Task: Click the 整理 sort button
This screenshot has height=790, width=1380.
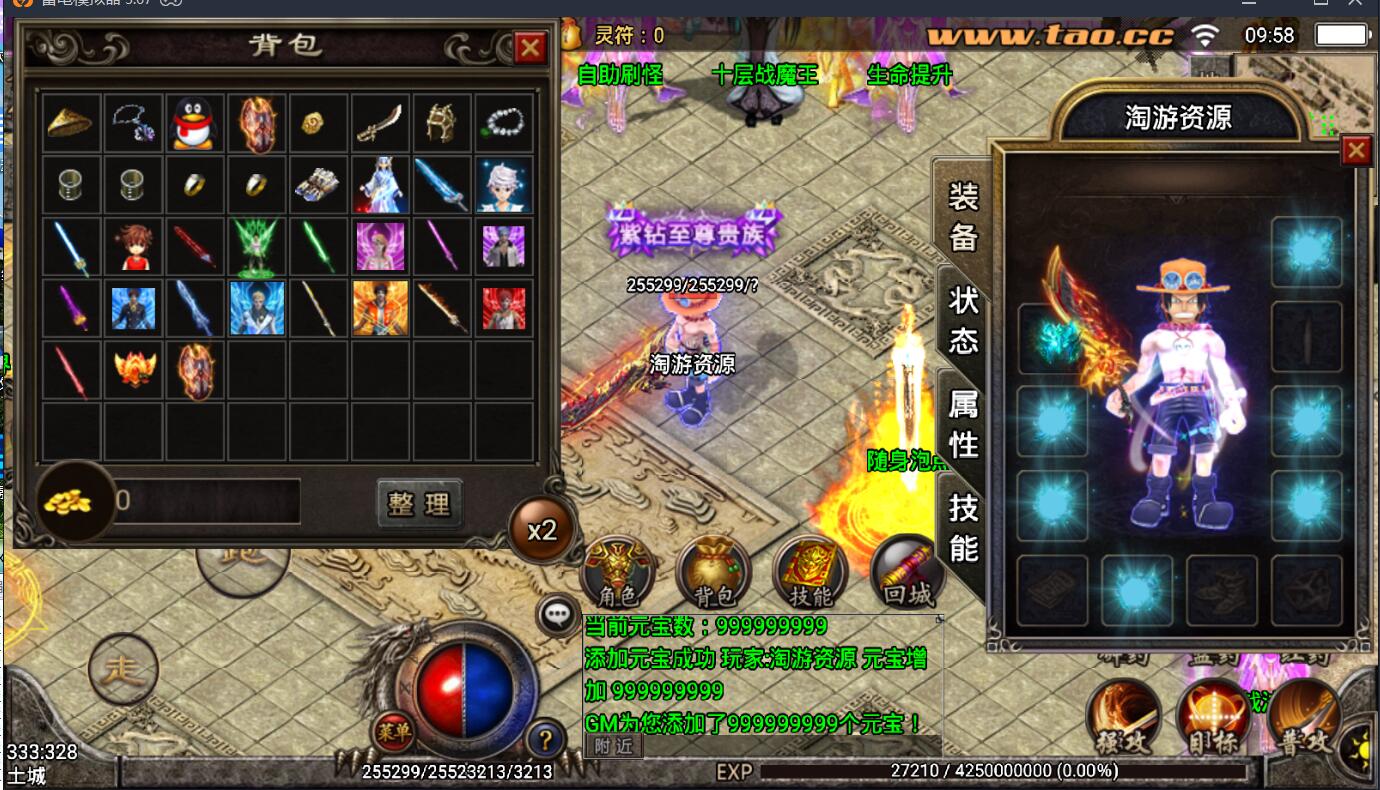Action: coord(420,503)
